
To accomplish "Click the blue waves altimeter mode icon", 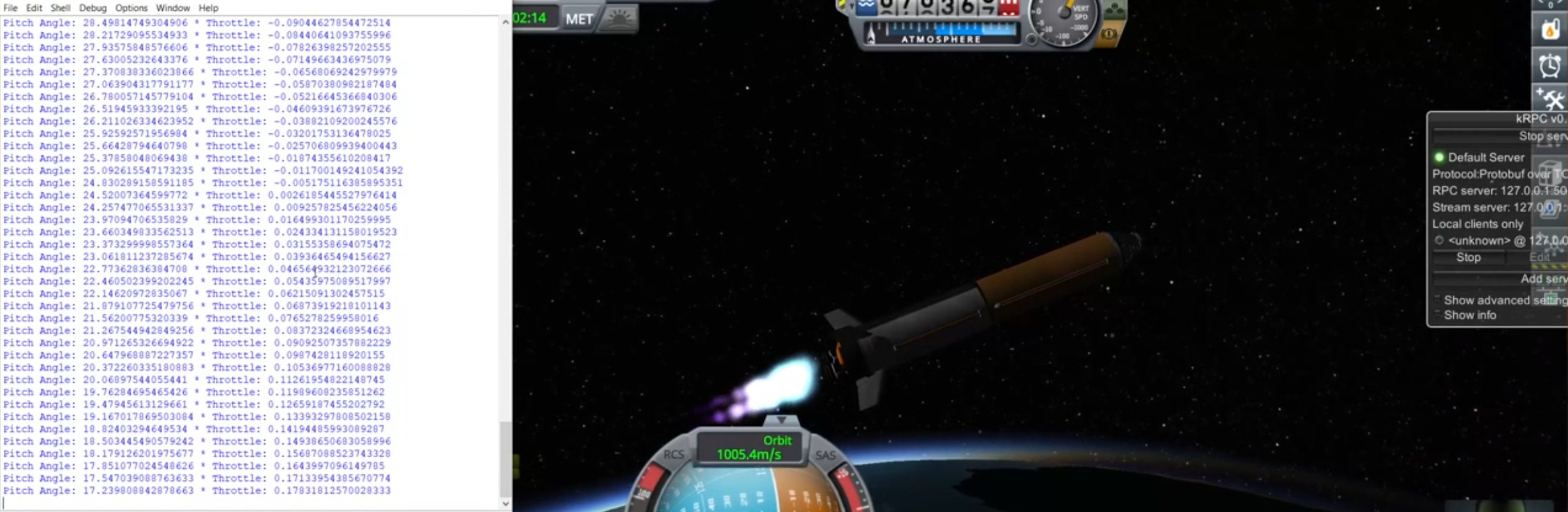I will point(866,7).
